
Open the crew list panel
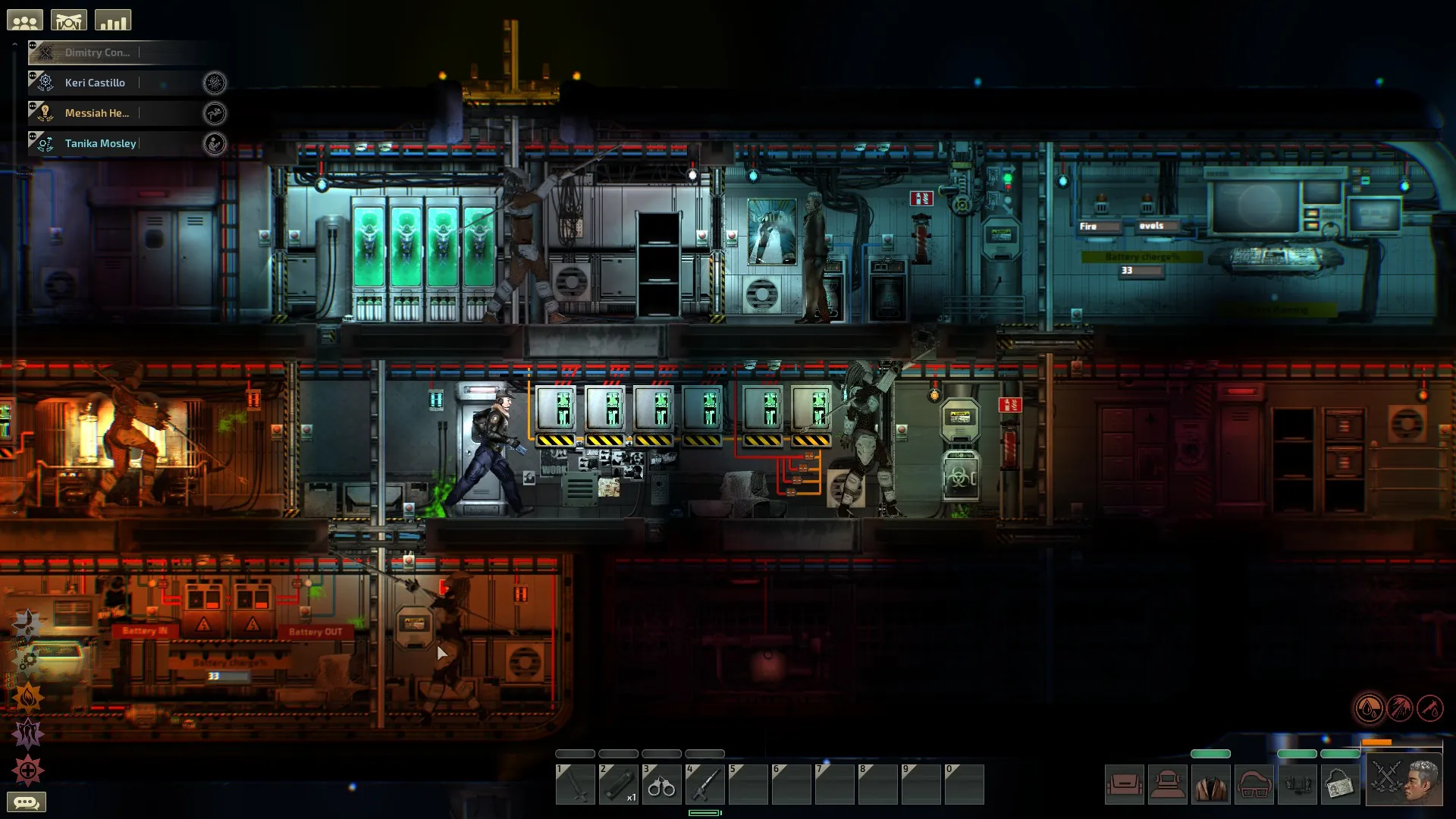(25, 20)
